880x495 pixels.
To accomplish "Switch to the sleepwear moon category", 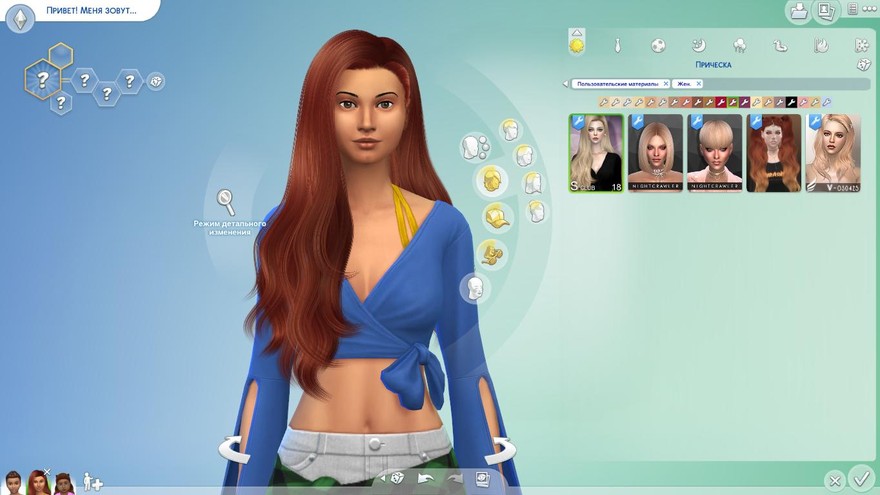I will tap(700, 45).
